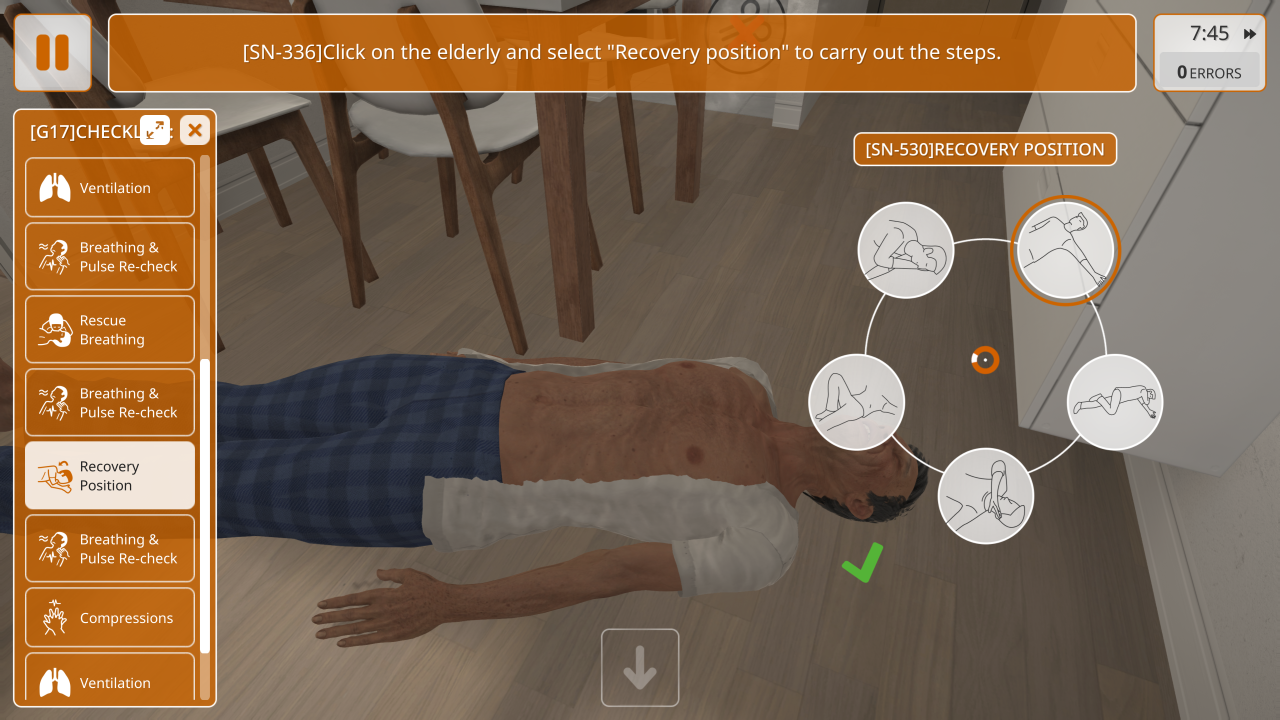Fast-forward the timer
This screenshot has width=1280, height=720.
point(1250,34)
